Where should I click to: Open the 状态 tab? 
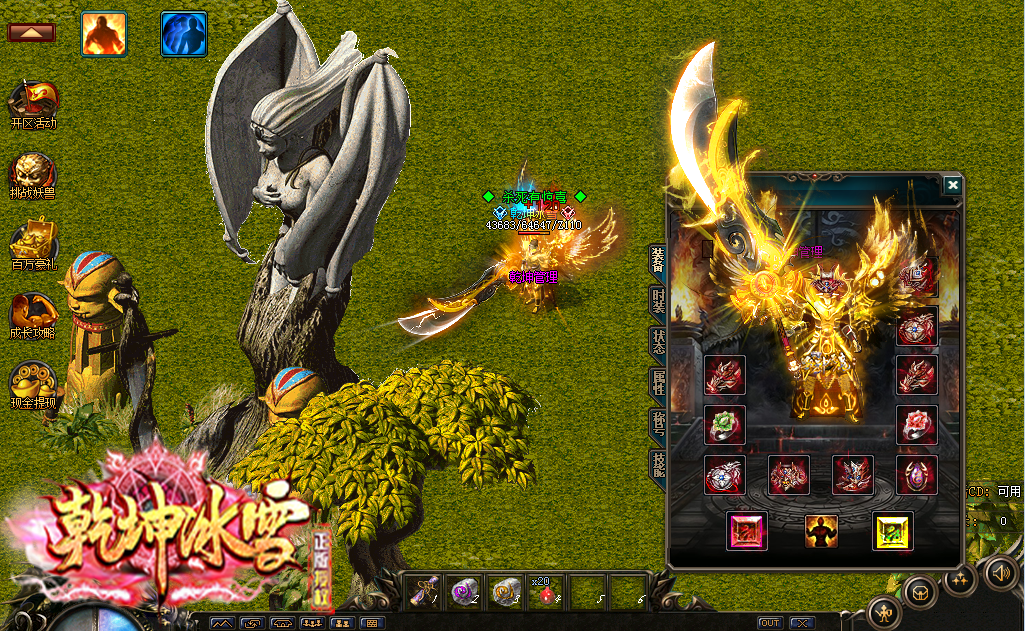658,341
